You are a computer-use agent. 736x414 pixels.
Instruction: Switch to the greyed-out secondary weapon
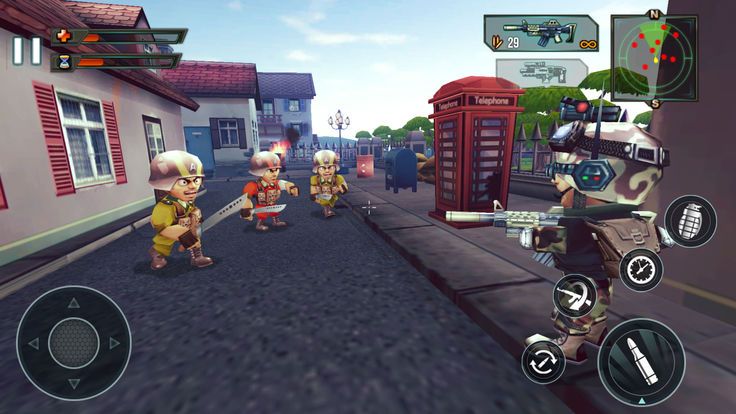541,73
